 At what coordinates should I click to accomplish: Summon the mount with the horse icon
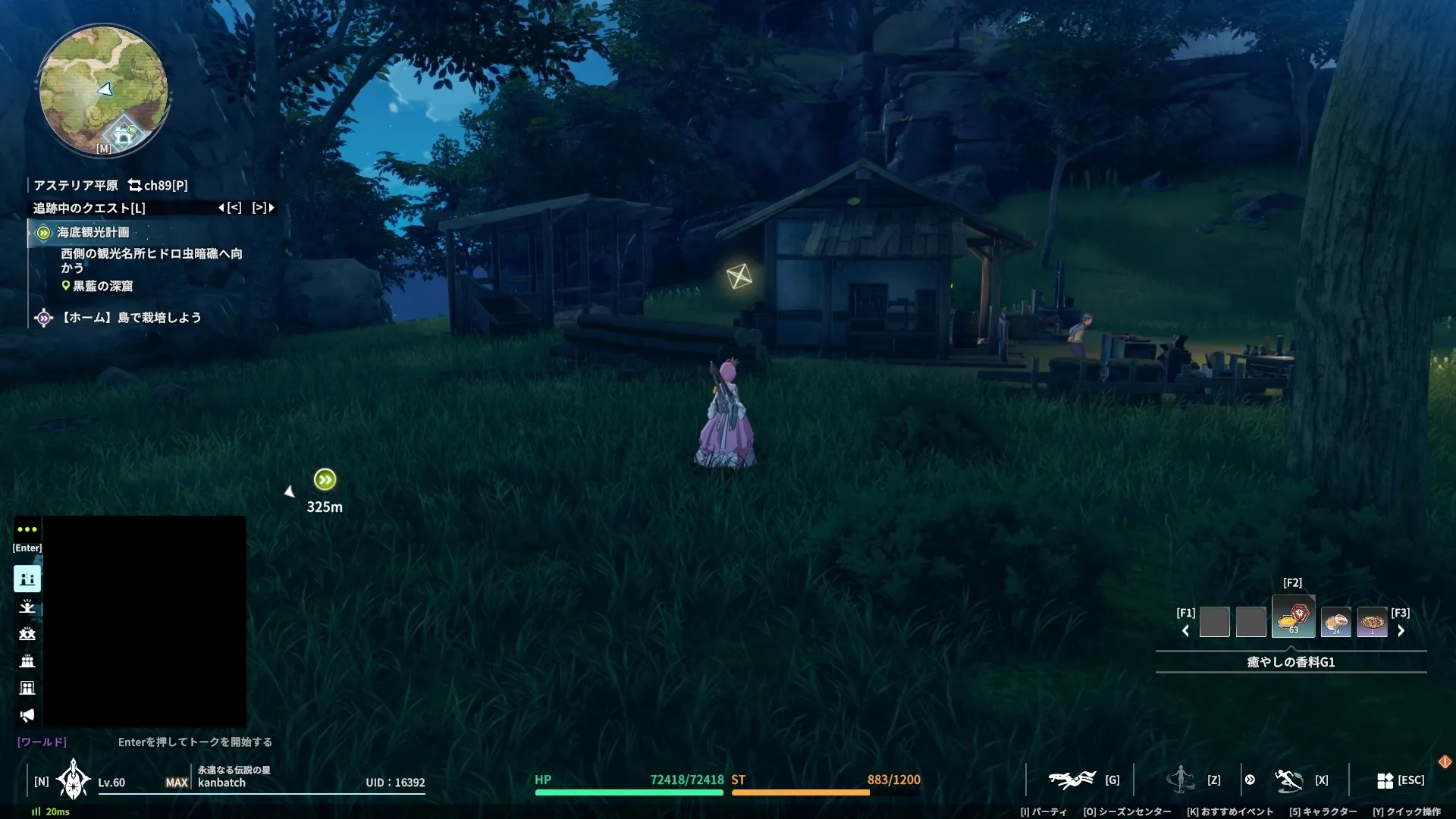(1072, 780)
